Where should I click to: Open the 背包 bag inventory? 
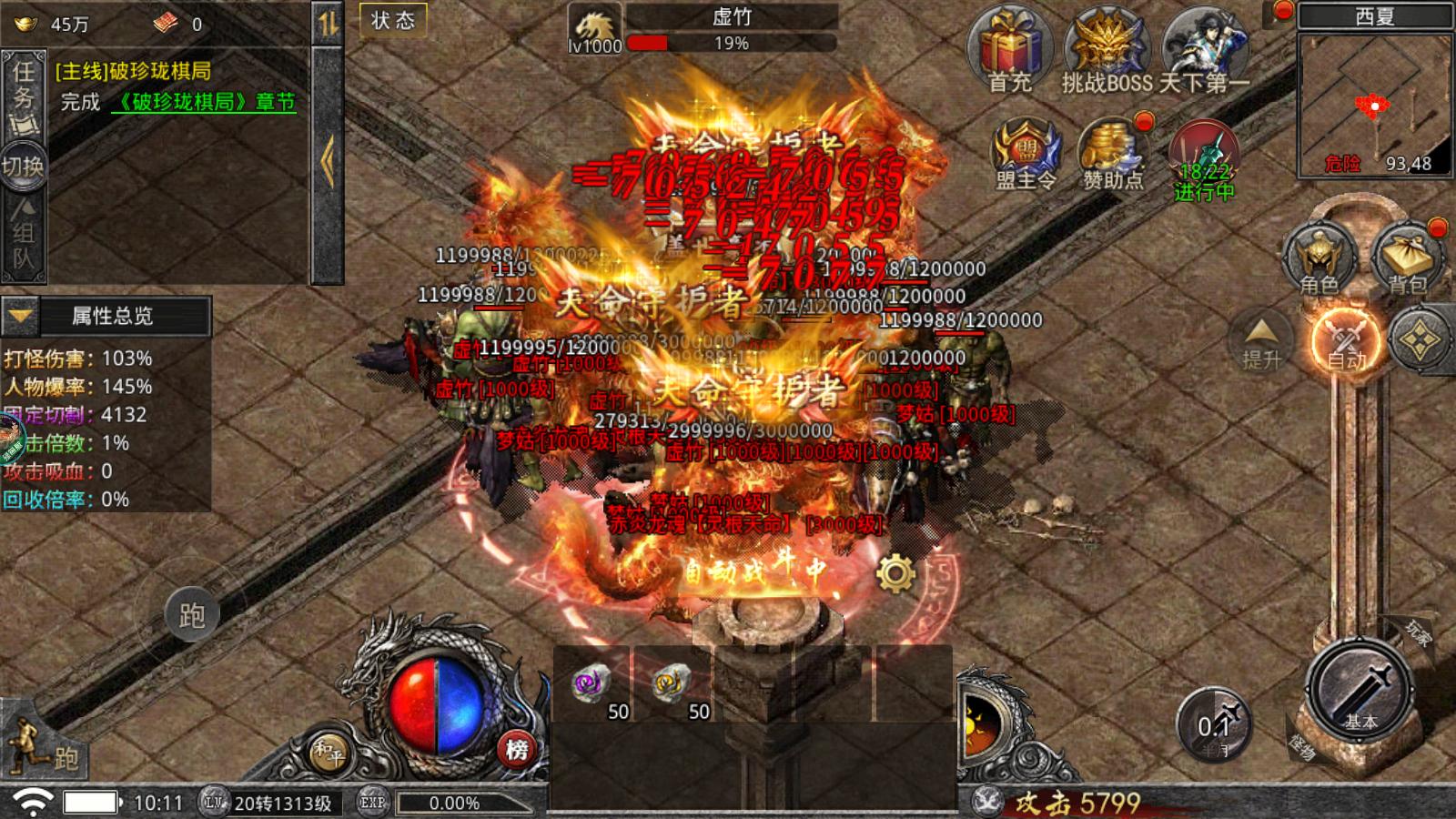tap(1407, 259)
